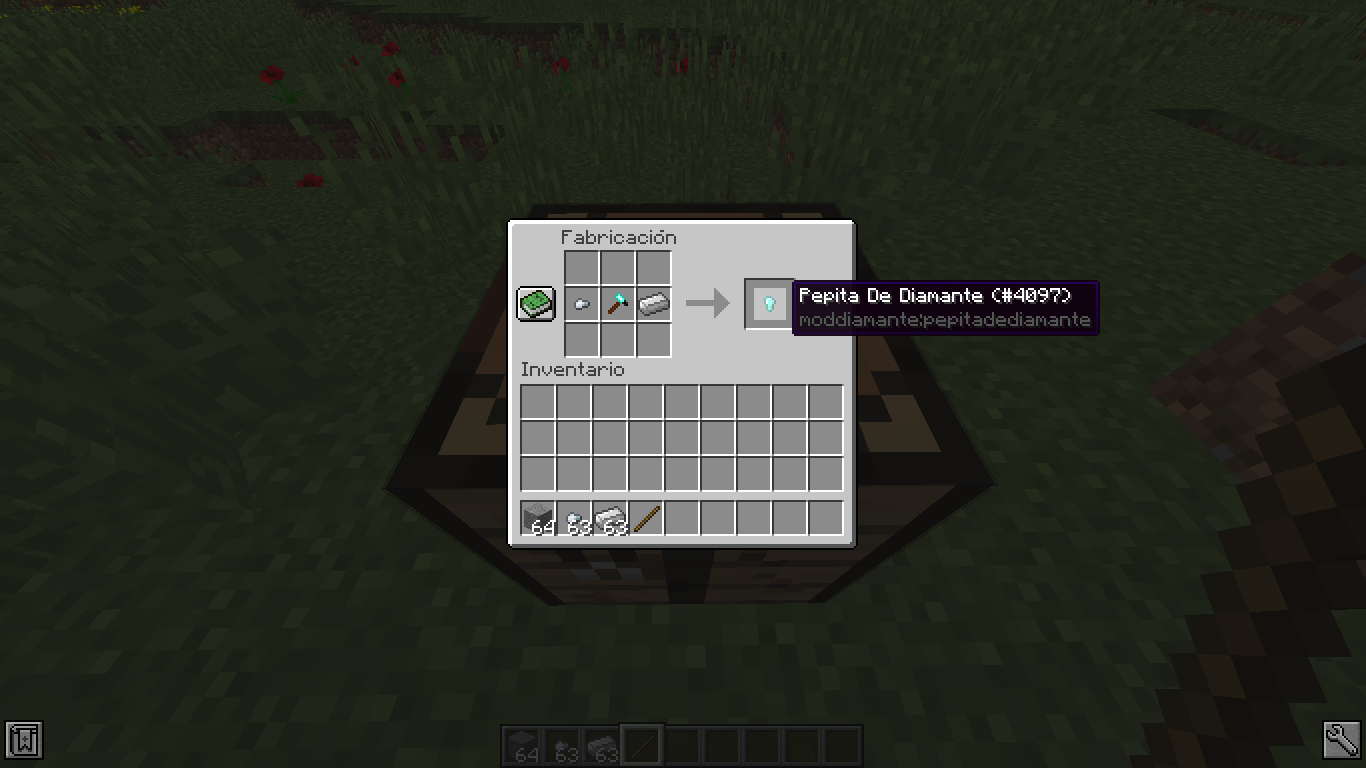Pick up the iron ingot in the crafting grid
1366x768 pixels.
coord(654,303)
